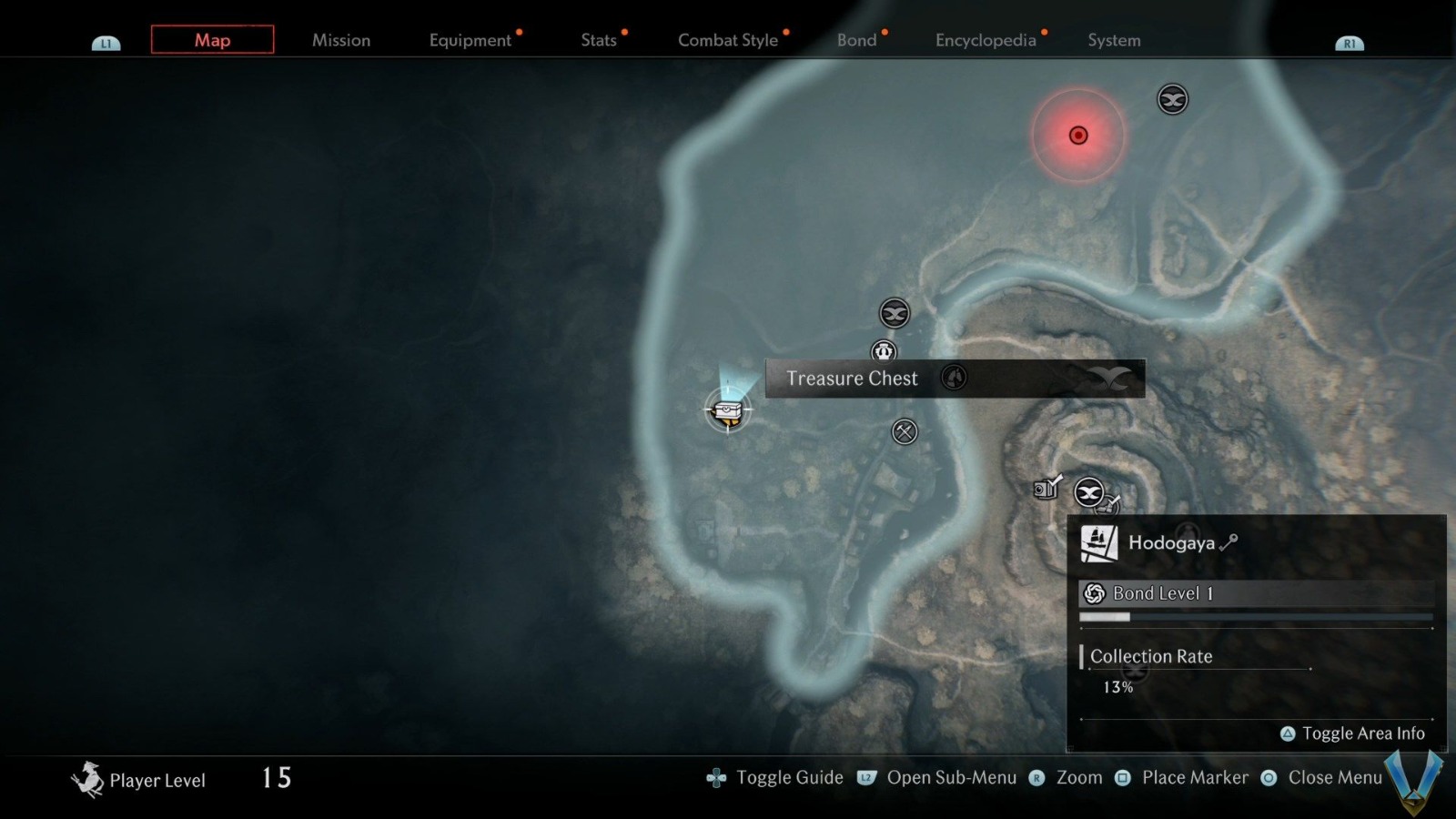
Task: Open the Encyclopedia menu
Action: [x=986, y=40]
